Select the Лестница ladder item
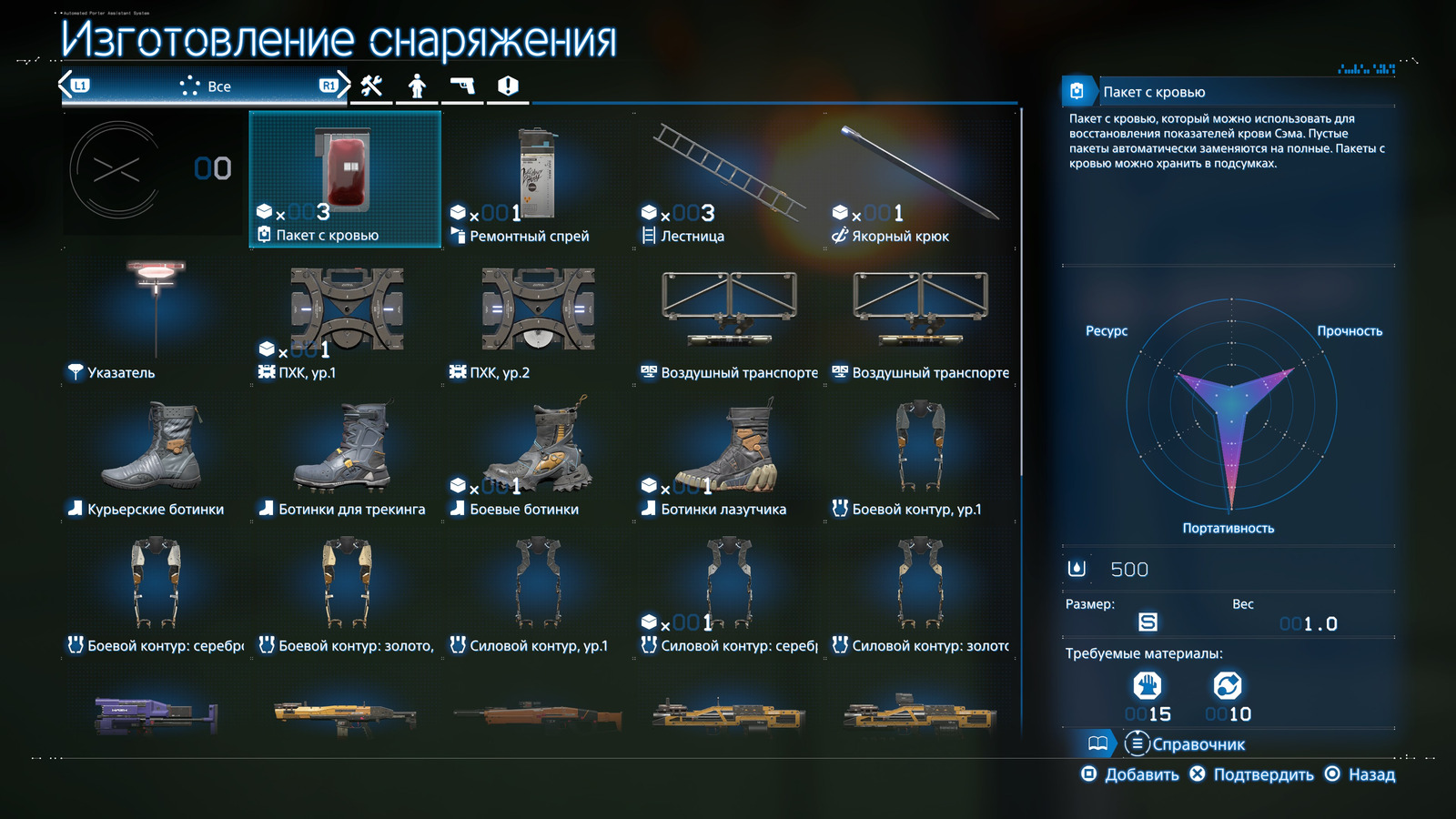The width and height of the screenshot is (1456, 819). [728, 179]
